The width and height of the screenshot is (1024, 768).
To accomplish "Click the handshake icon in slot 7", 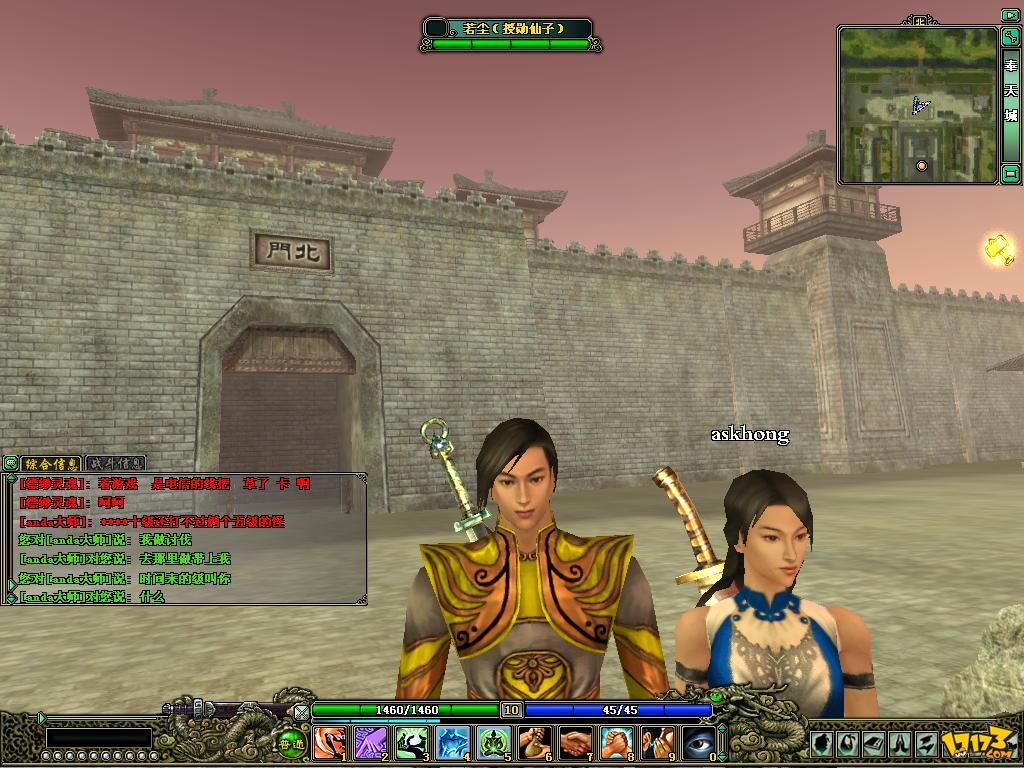I will (574, 742).
